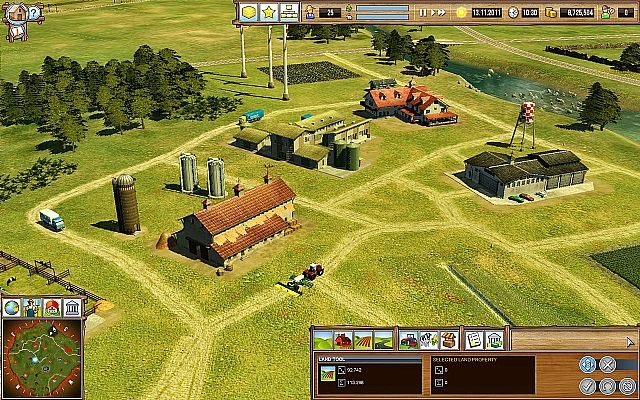Expand the toolbar with the right arrow

click(x=631, y=340)
